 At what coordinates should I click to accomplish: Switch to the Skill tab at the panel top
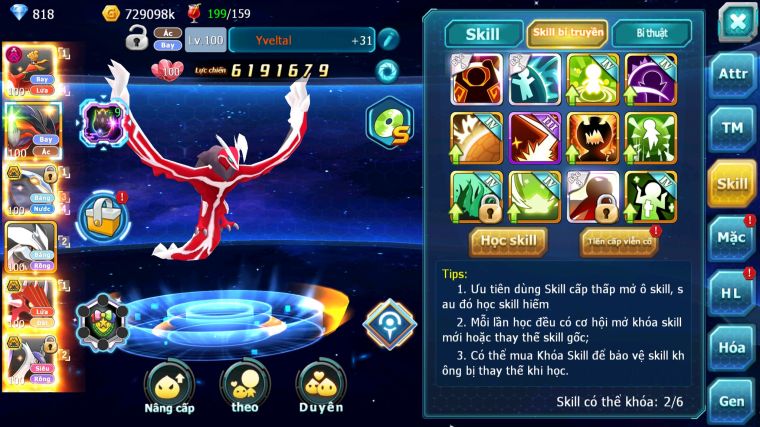coord(483,34)
